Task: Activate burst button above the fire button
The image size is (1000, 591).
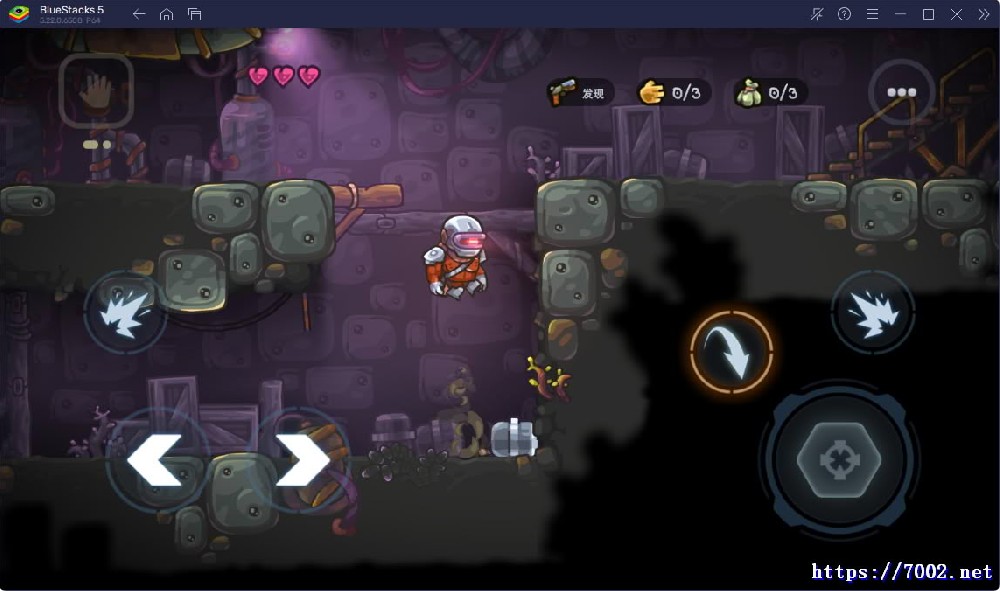Action: 872,312
